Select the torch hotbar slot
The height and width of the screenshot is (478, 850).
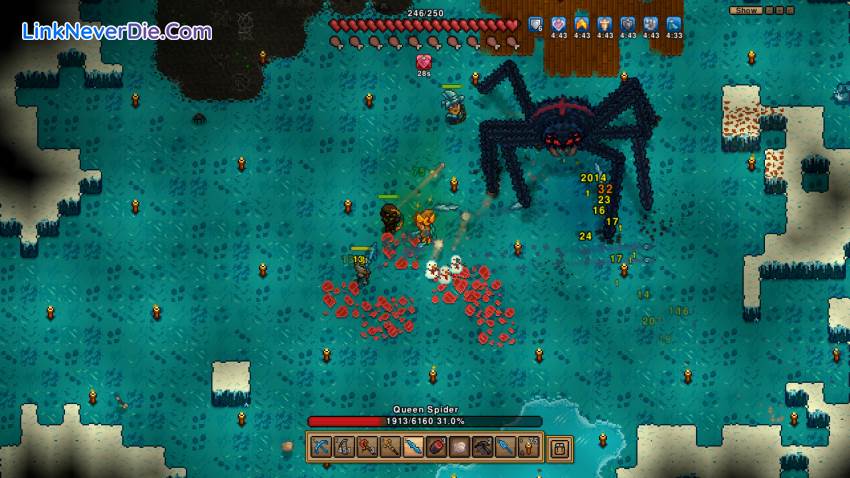point(529,446)
